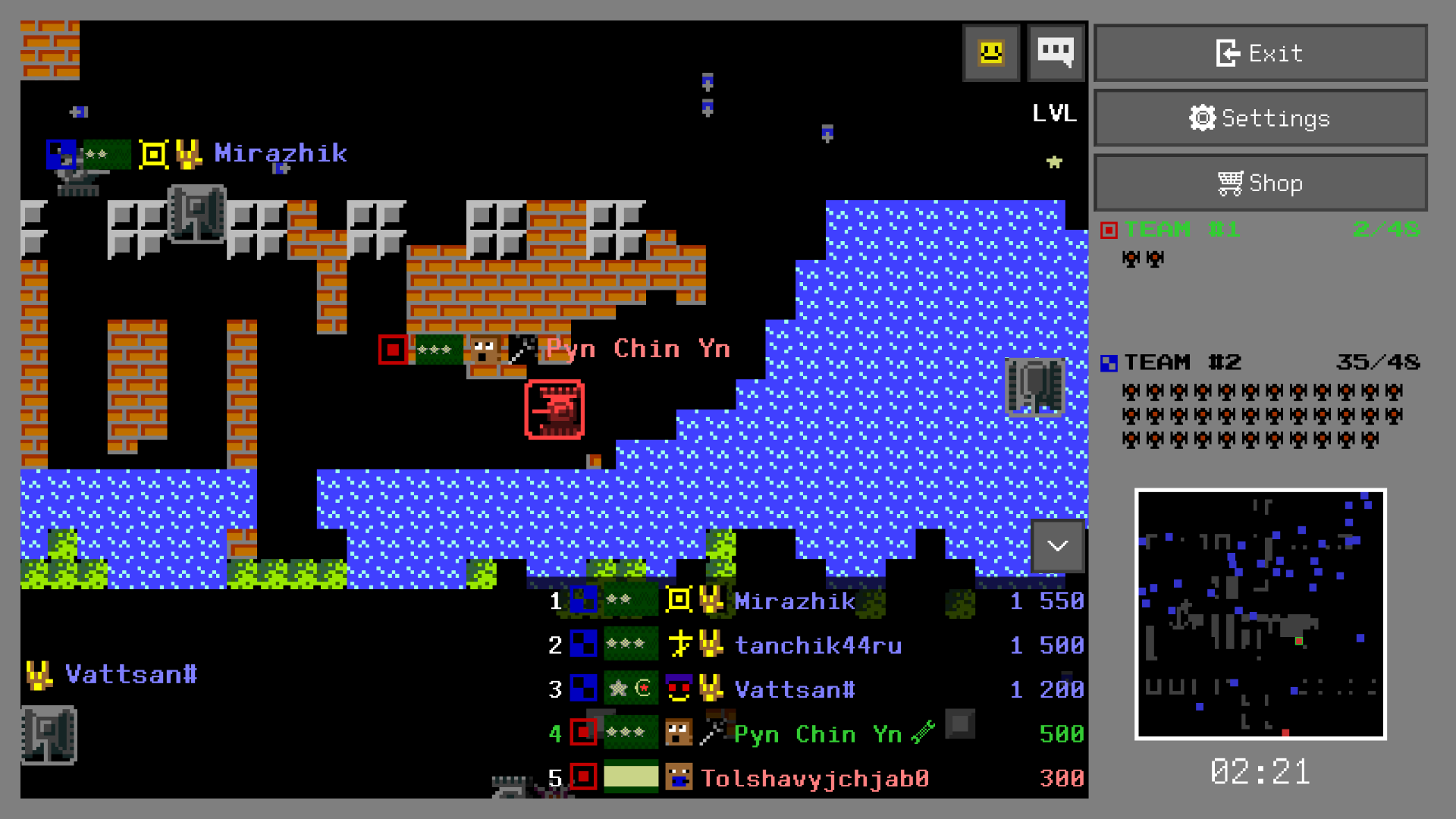Toggle Team #1 roster tank indicator
This screenshot has height=819, width=1456.
tap(1130, 259)
